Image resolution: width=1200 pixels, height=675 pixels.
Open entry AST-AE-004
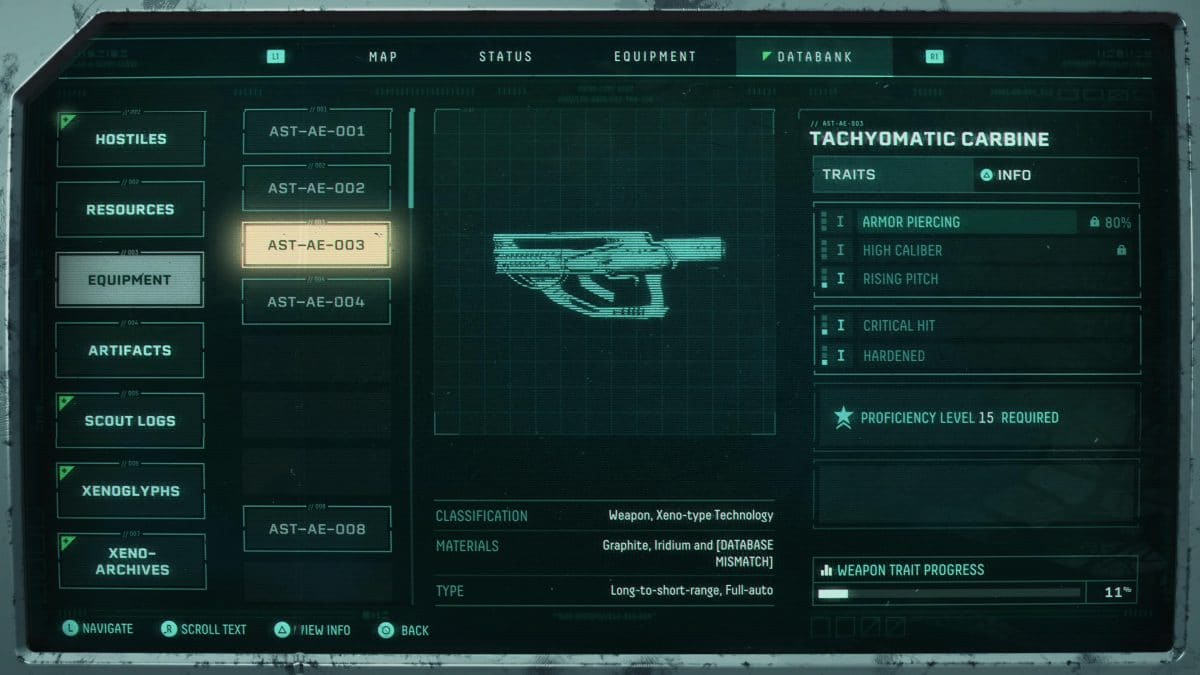click(x=317, y=302)
